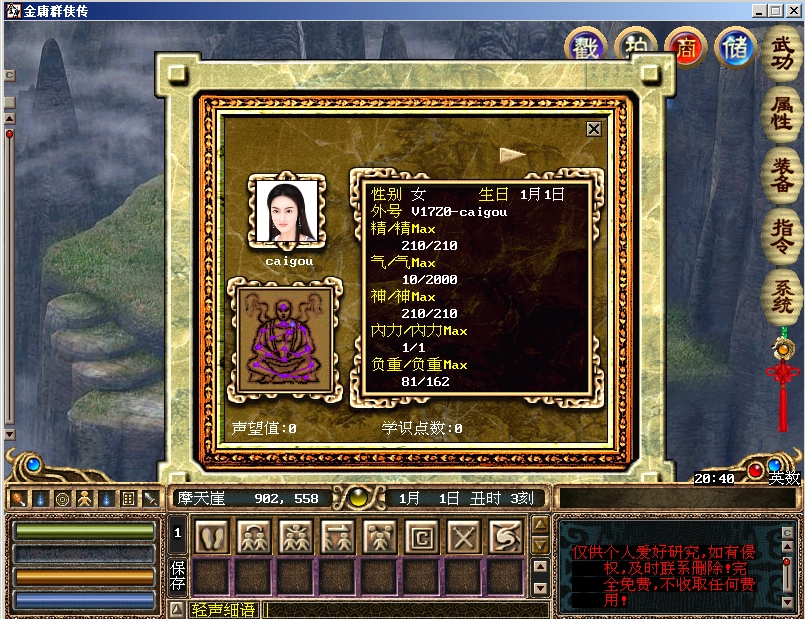The height and width of the screenshot is (619, 805).
Task: Click the meditating meridian figure icon
Action: point(283,340)
